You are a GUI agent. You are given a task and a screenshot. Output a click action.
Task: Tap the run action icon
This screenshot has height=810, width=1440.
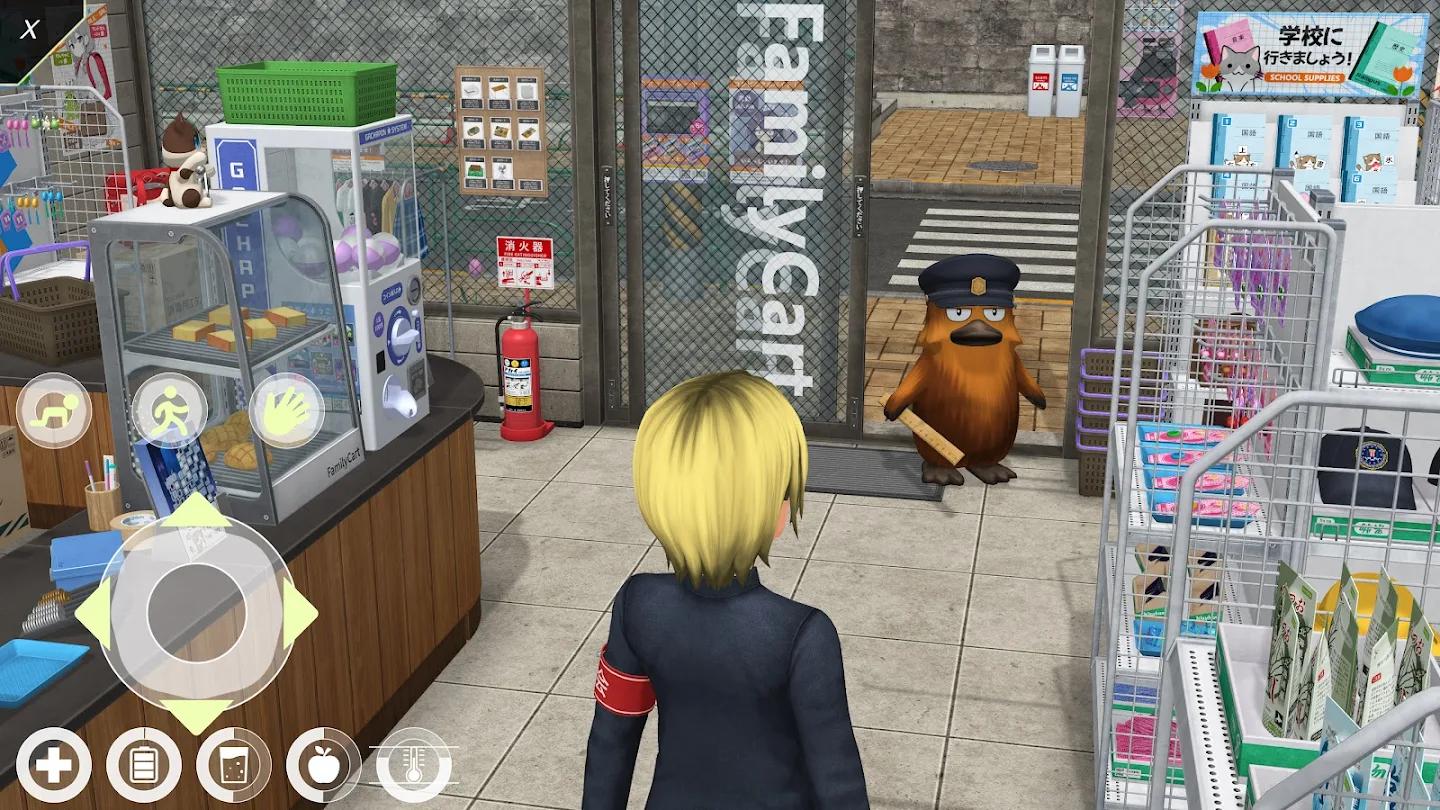pos(172,407)
